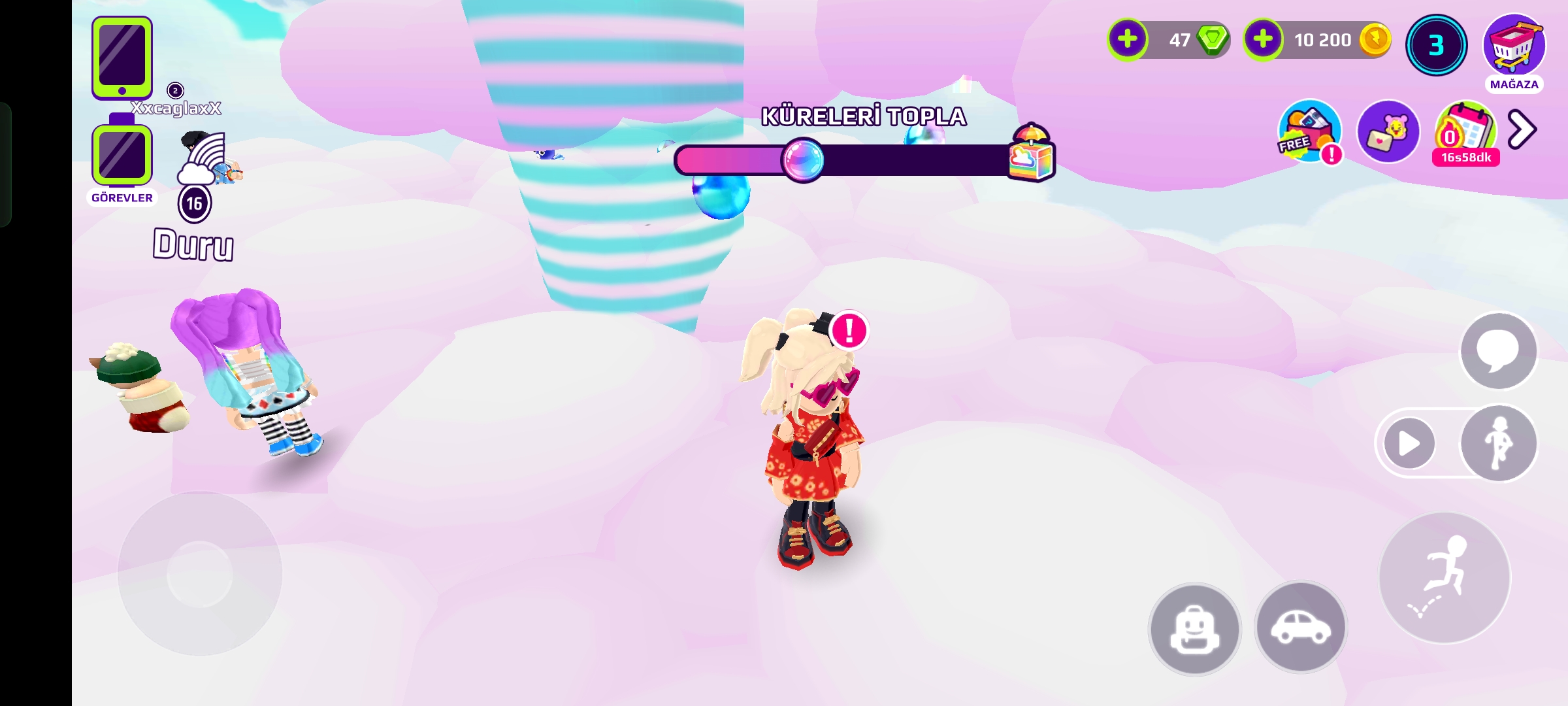
Task: Expand the side icons arrow
Action: pyautogui.click(x=1522, y=129)
